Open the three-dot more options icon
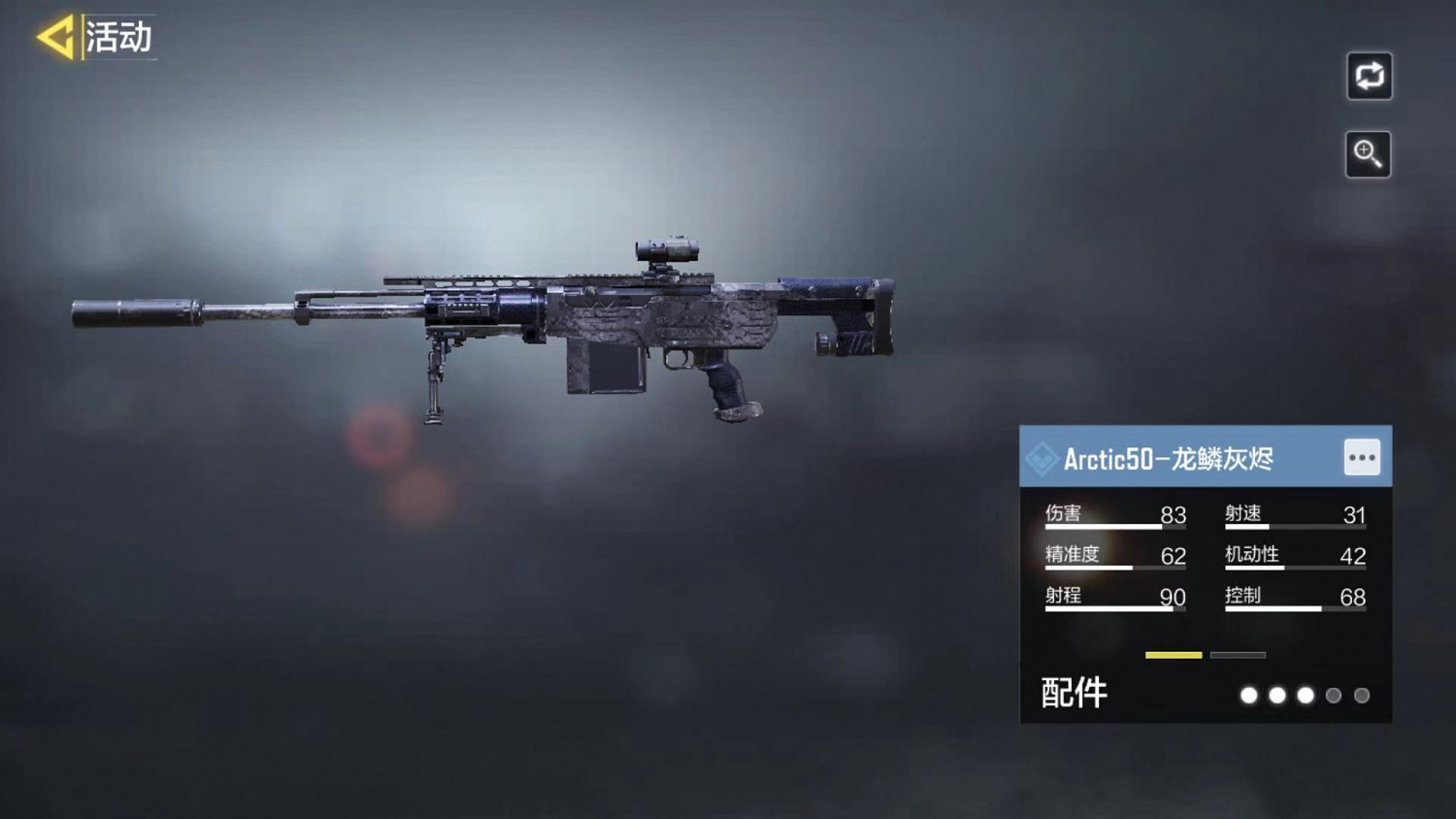Image resolution: width=1456 pixels, height=819 pixels. point(1363,456)
